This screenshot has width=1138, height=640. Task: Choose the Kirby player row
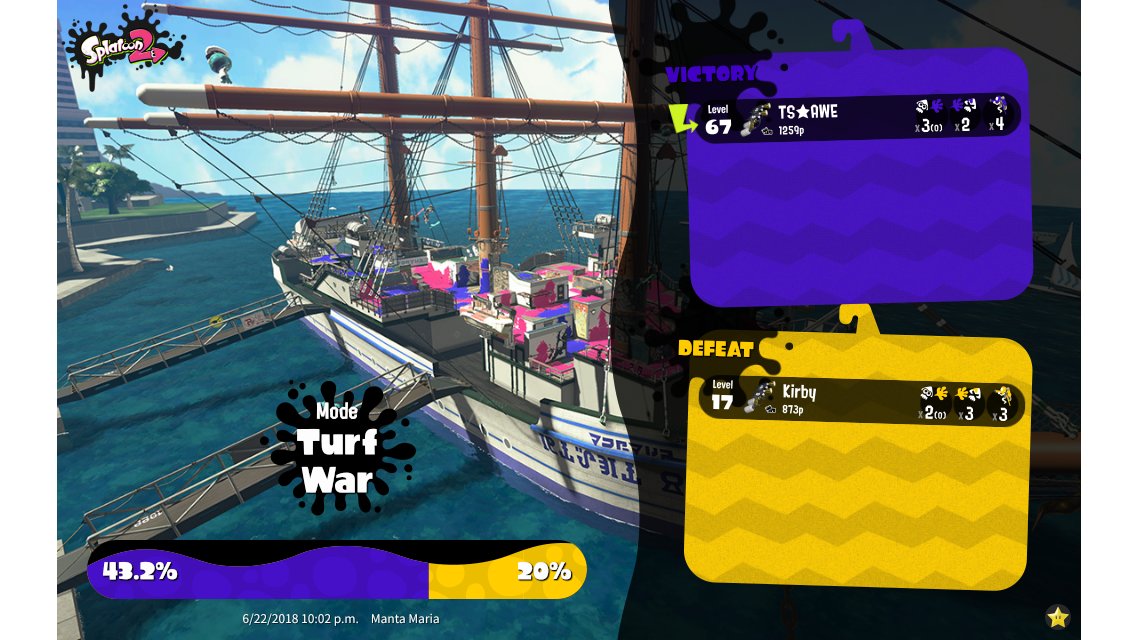860,402
